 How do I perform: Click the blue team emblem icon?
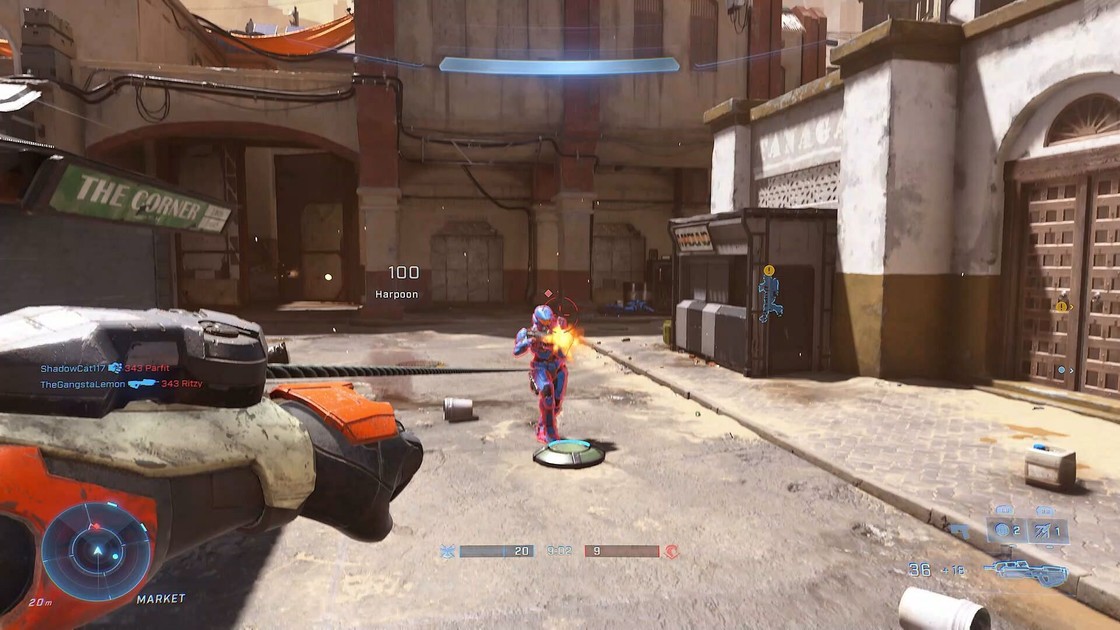click(x=447, y=551)
